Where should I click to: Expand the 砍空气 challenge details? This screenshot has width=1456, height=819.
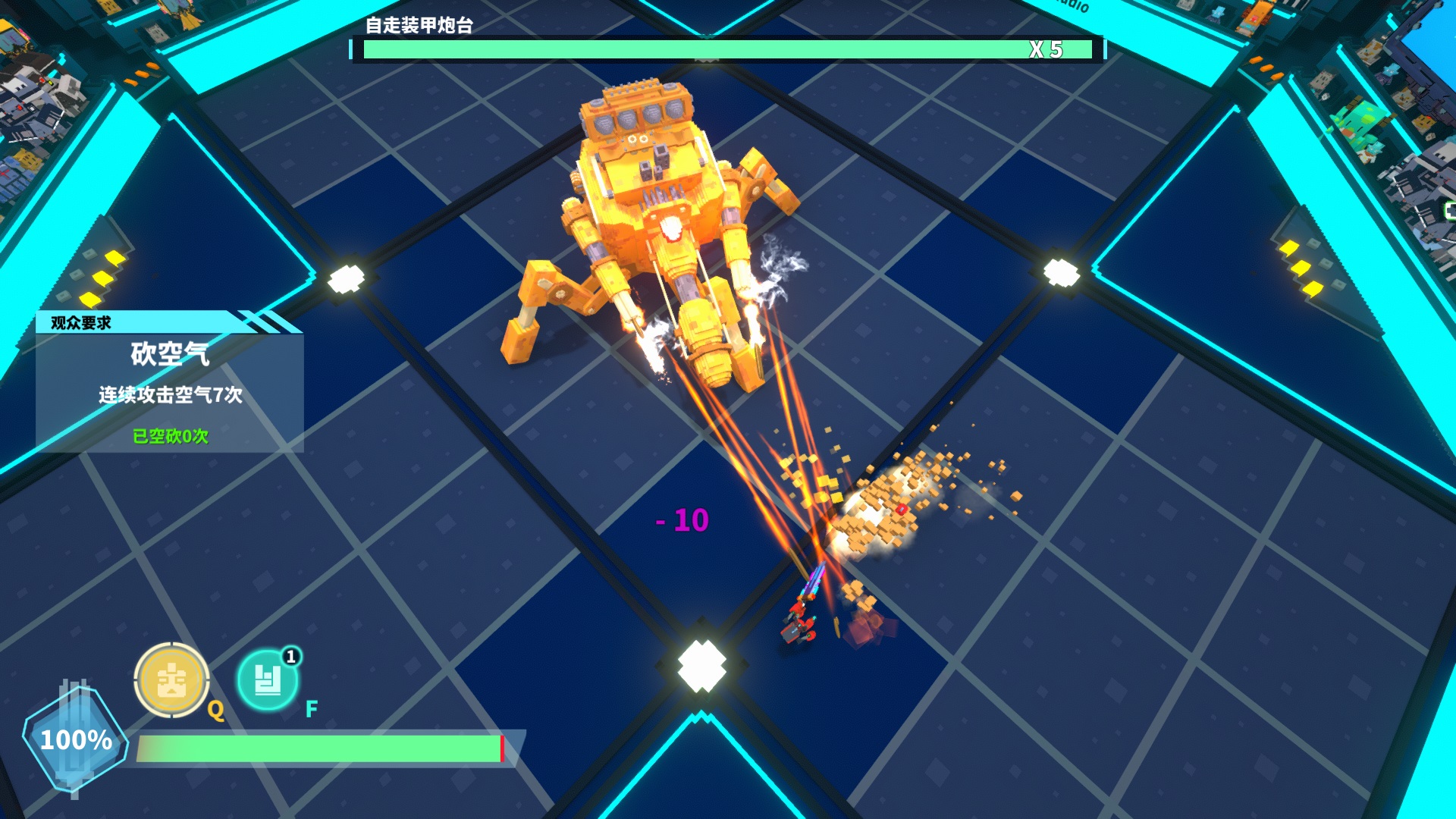(x=171, y=353)
